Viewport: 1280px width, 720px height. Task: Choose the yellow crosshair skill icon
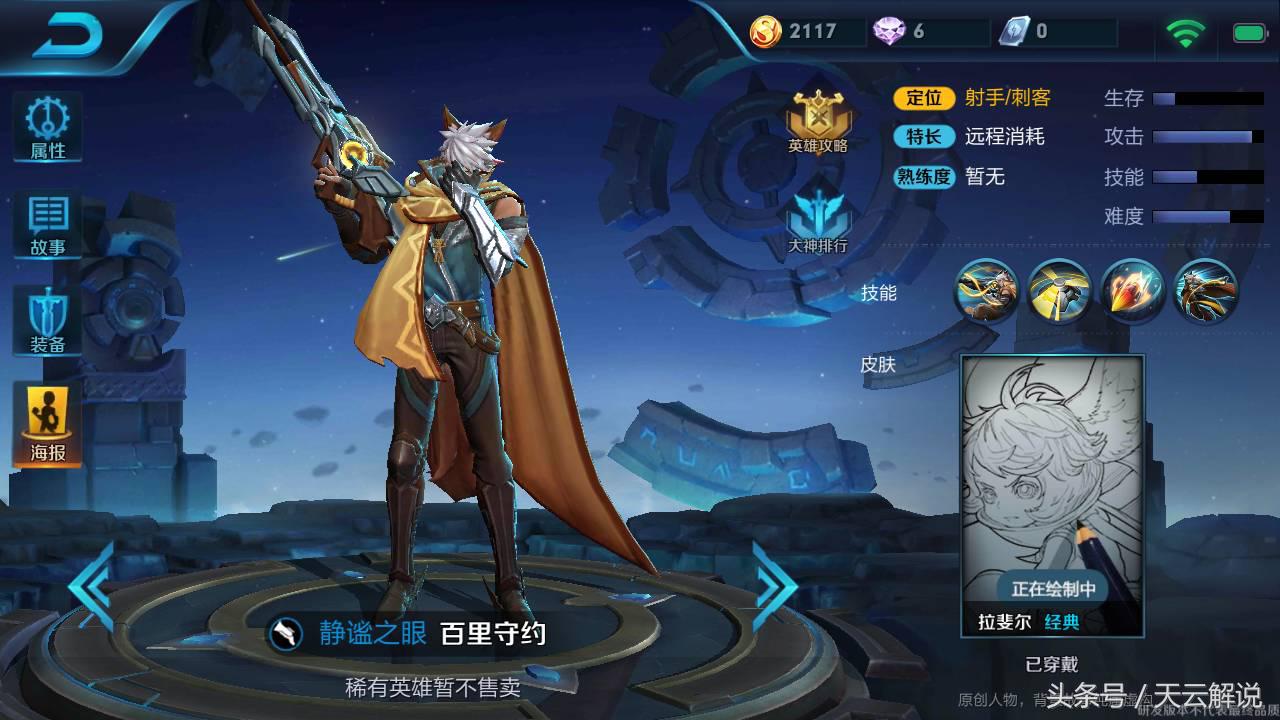(x=1059, y=291)
